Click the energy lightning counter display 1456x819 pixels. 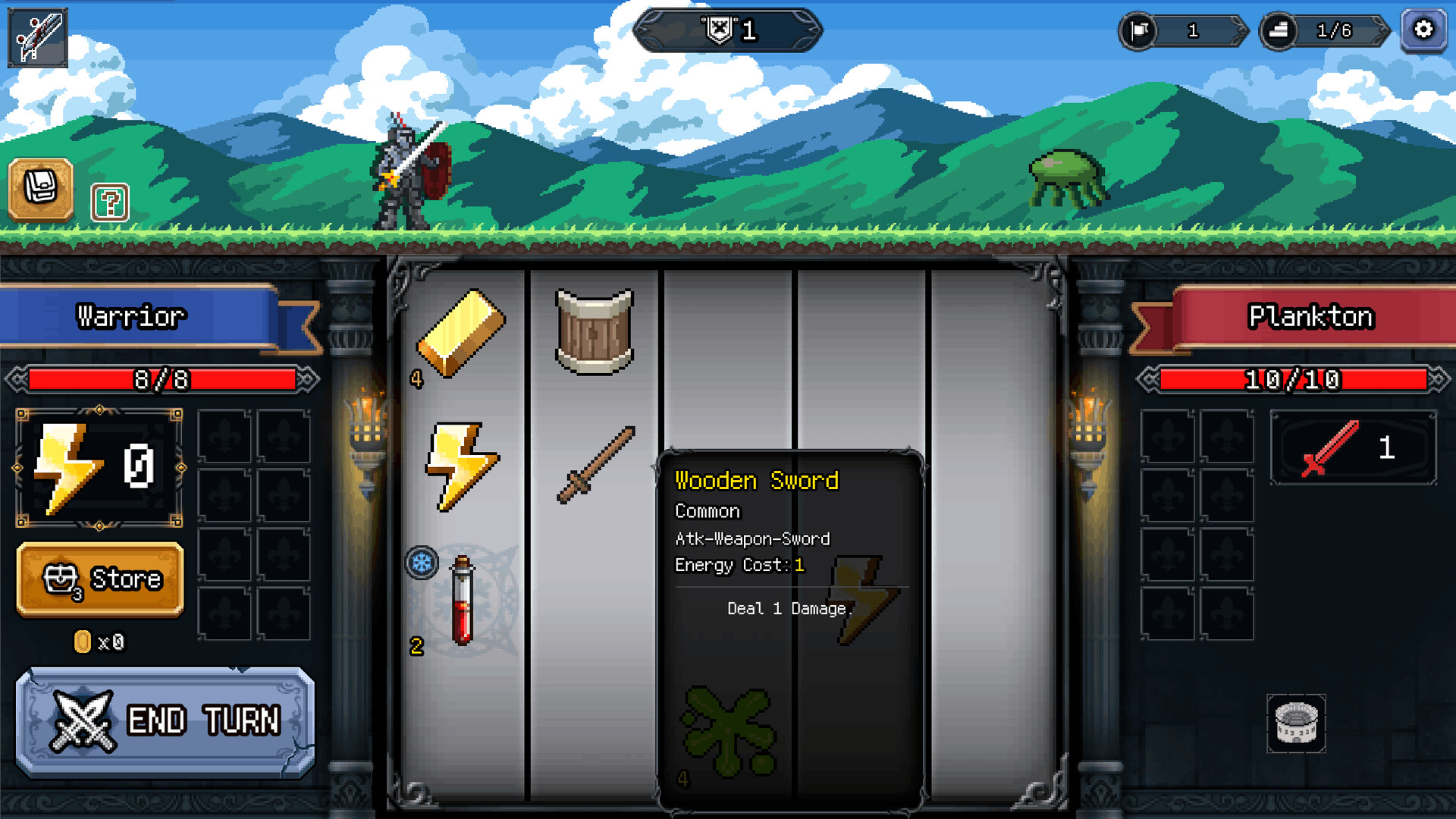[99, 466]
